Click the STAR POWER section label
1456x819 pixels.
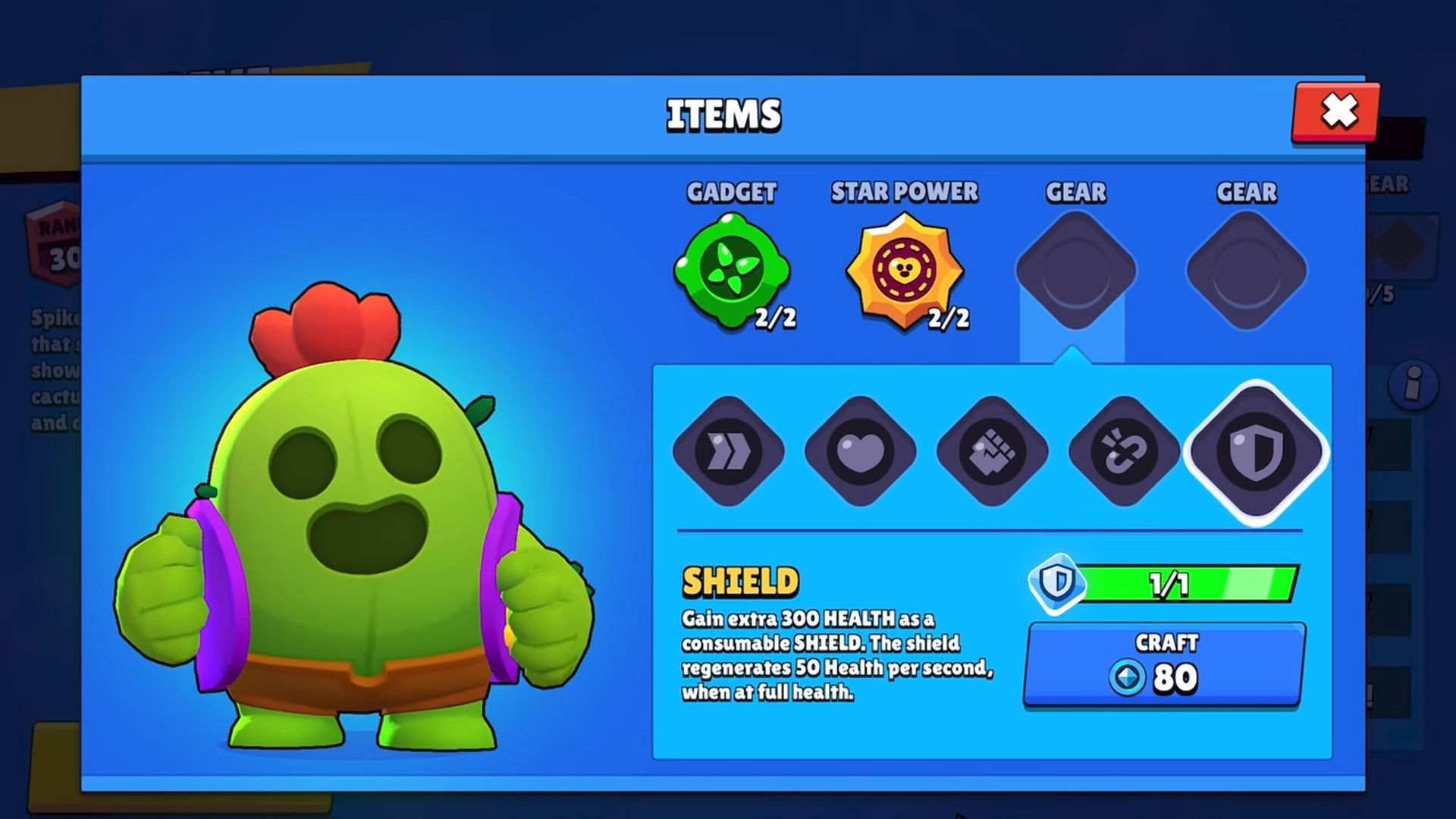[904, 193]
